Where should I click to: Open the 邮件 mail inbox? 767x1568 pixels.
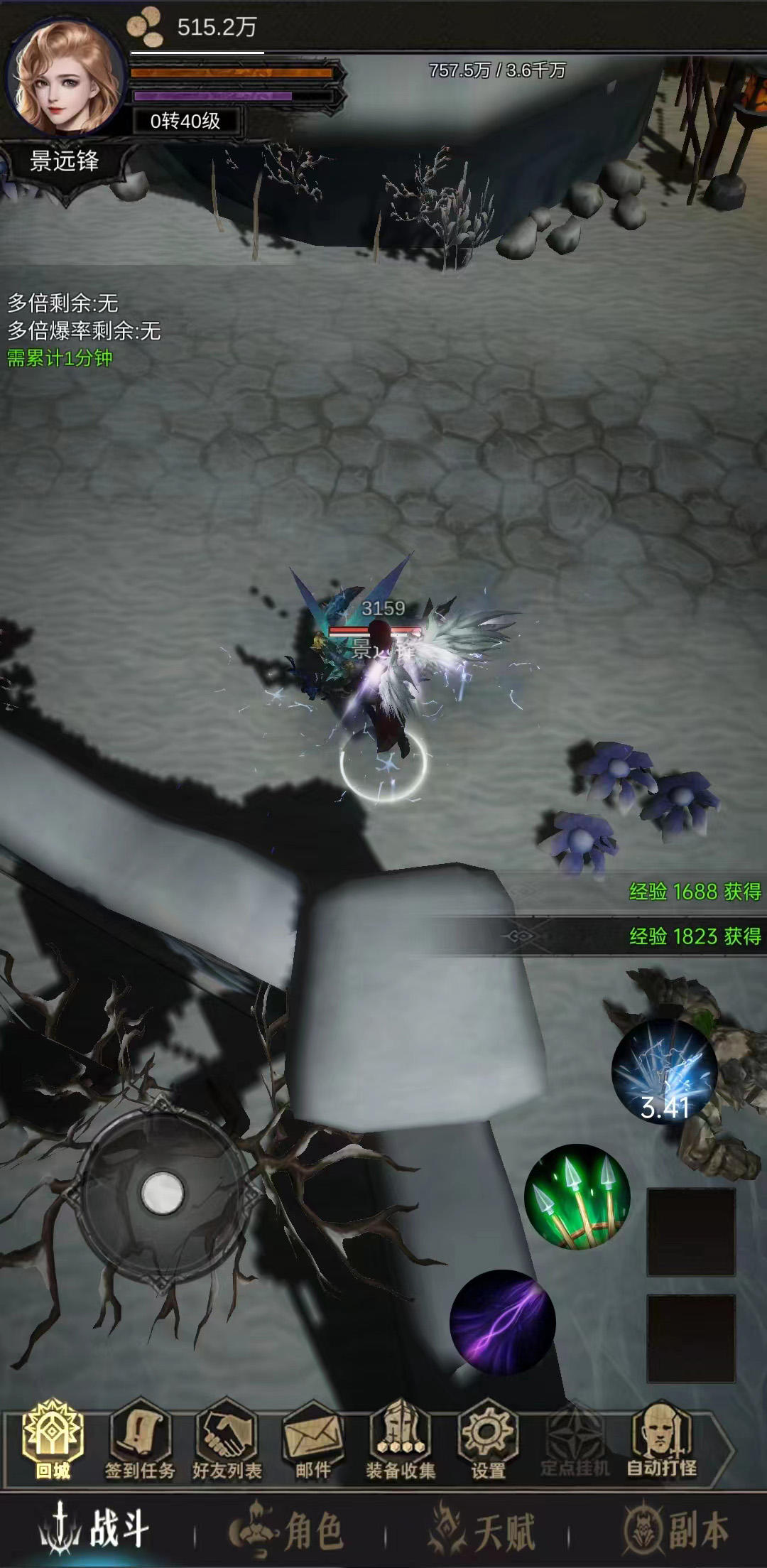tap(313, 1439)
